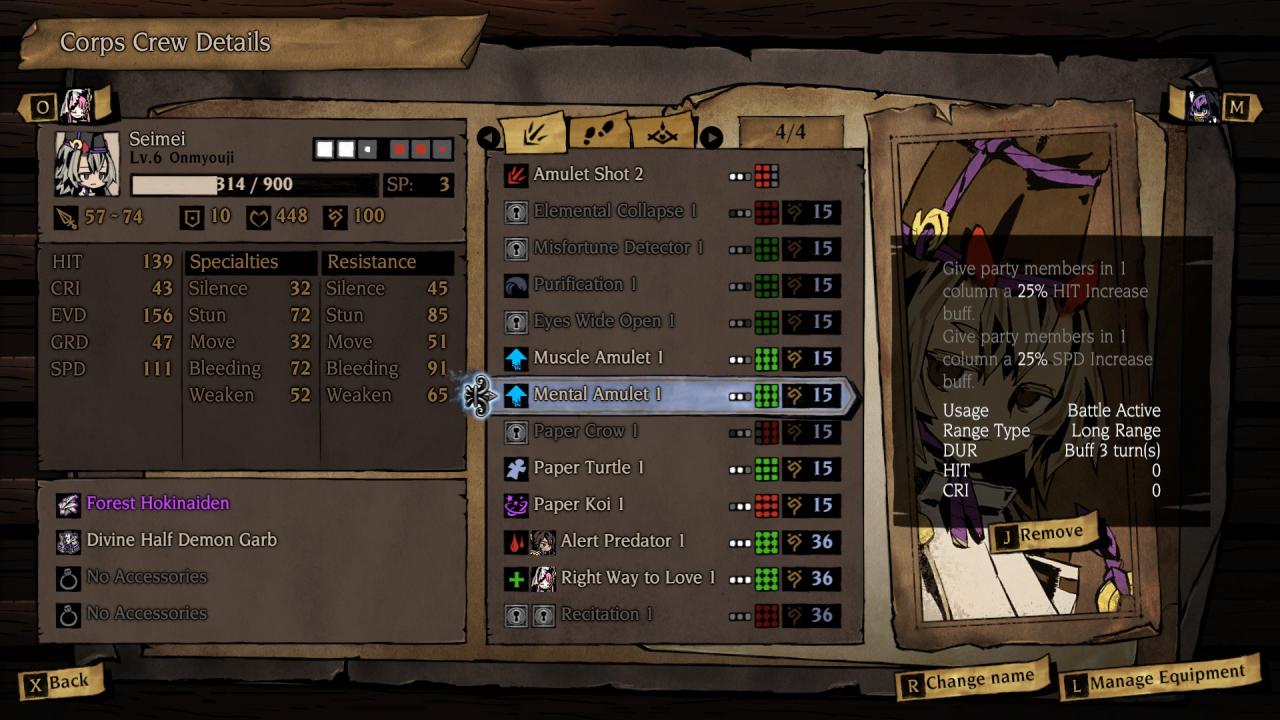Click the left arrow beside skill tabs
This screenshot has height=720, width=1280.
coord(488,137)
